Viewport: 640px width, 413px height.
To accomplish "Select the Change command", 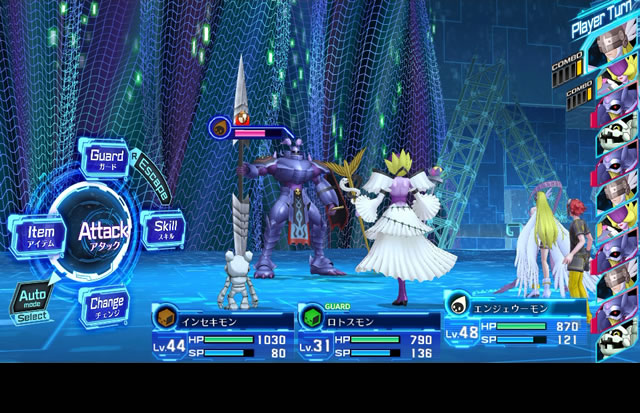I will tap(106, 303).
